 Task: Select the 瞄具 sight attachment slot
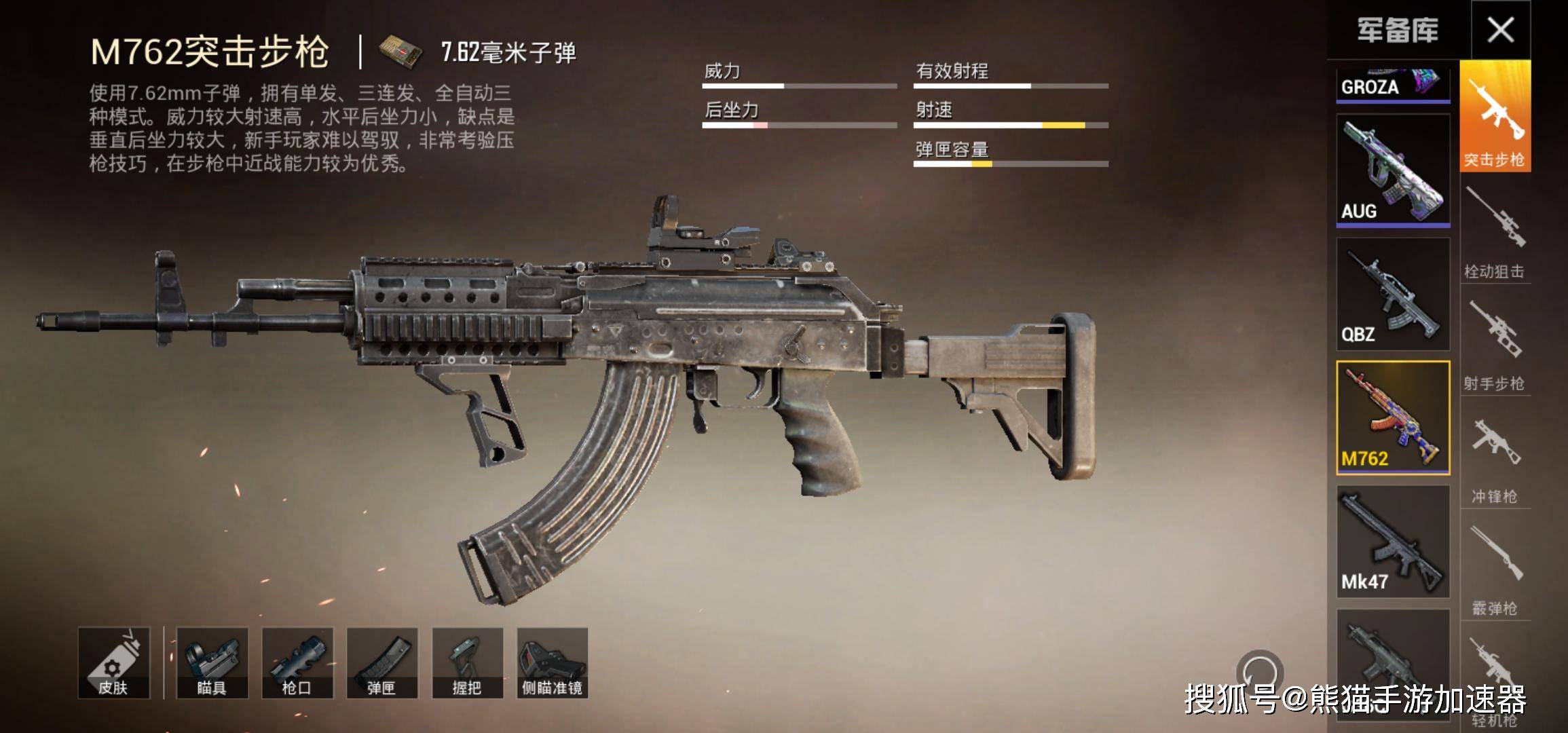click(x=212, y=663)
